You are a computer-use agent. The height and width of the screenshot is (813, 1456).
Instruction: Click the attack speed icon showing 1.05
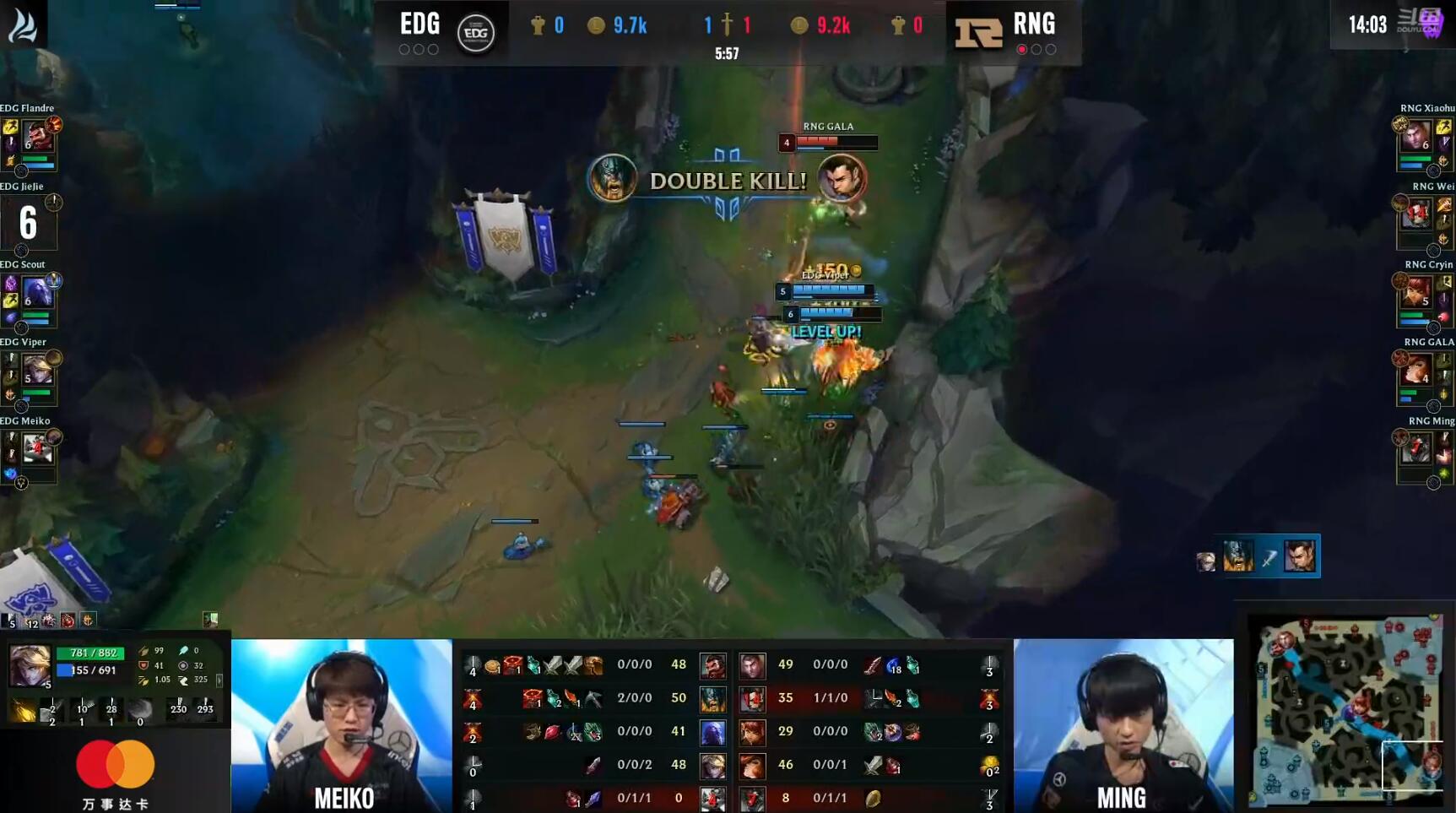tap(143, 680)
